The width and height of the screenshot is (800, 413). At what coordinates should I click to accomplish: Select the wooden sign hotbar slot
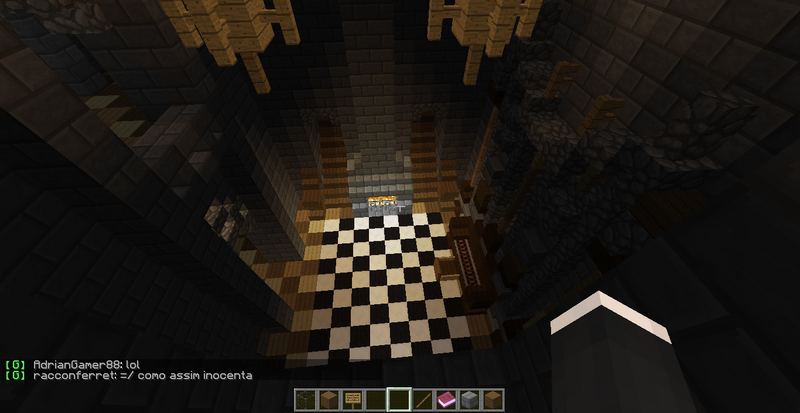(353, 400)
